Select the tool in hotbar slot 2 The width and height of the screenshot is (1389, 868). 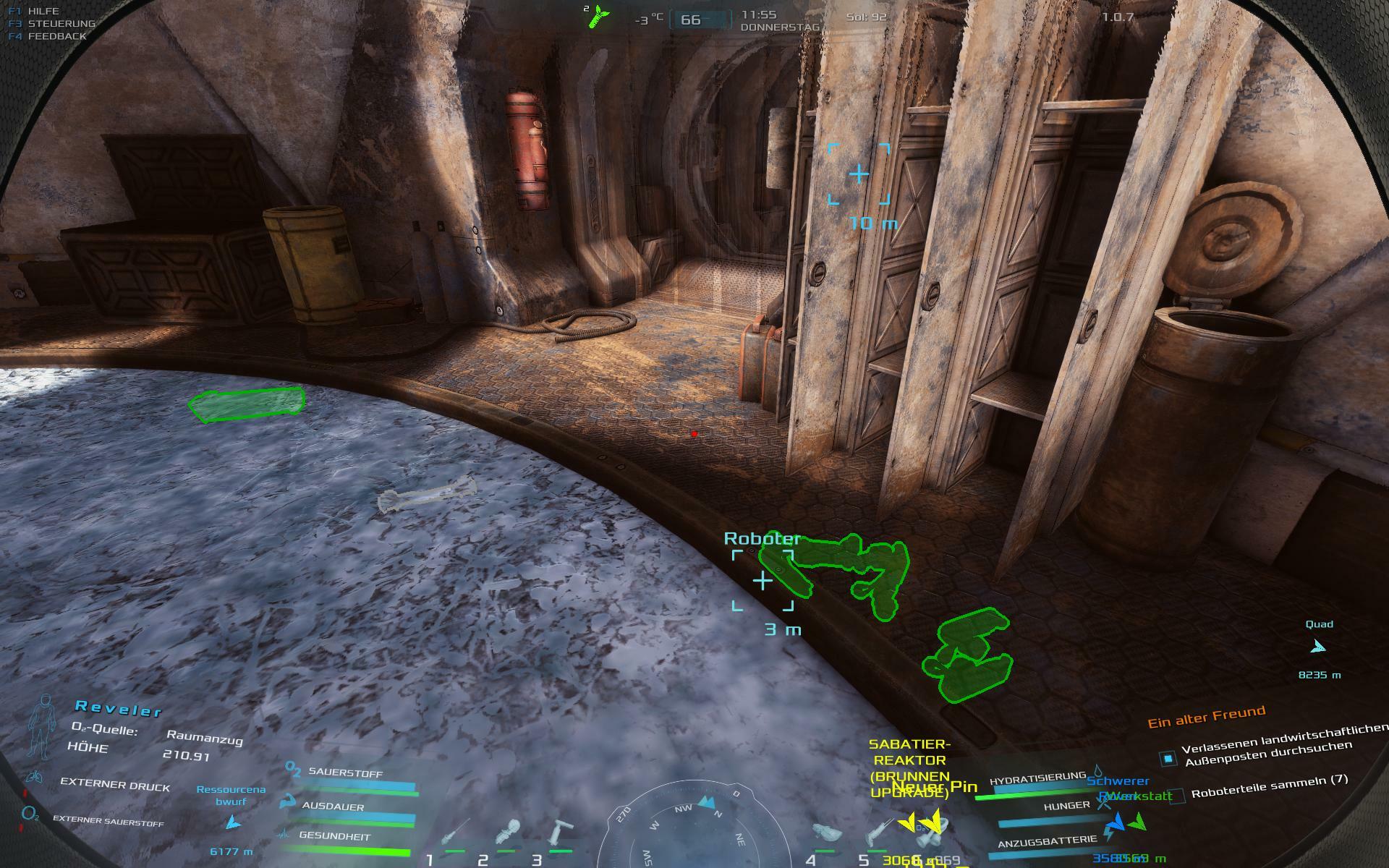(x=509, y=833)
